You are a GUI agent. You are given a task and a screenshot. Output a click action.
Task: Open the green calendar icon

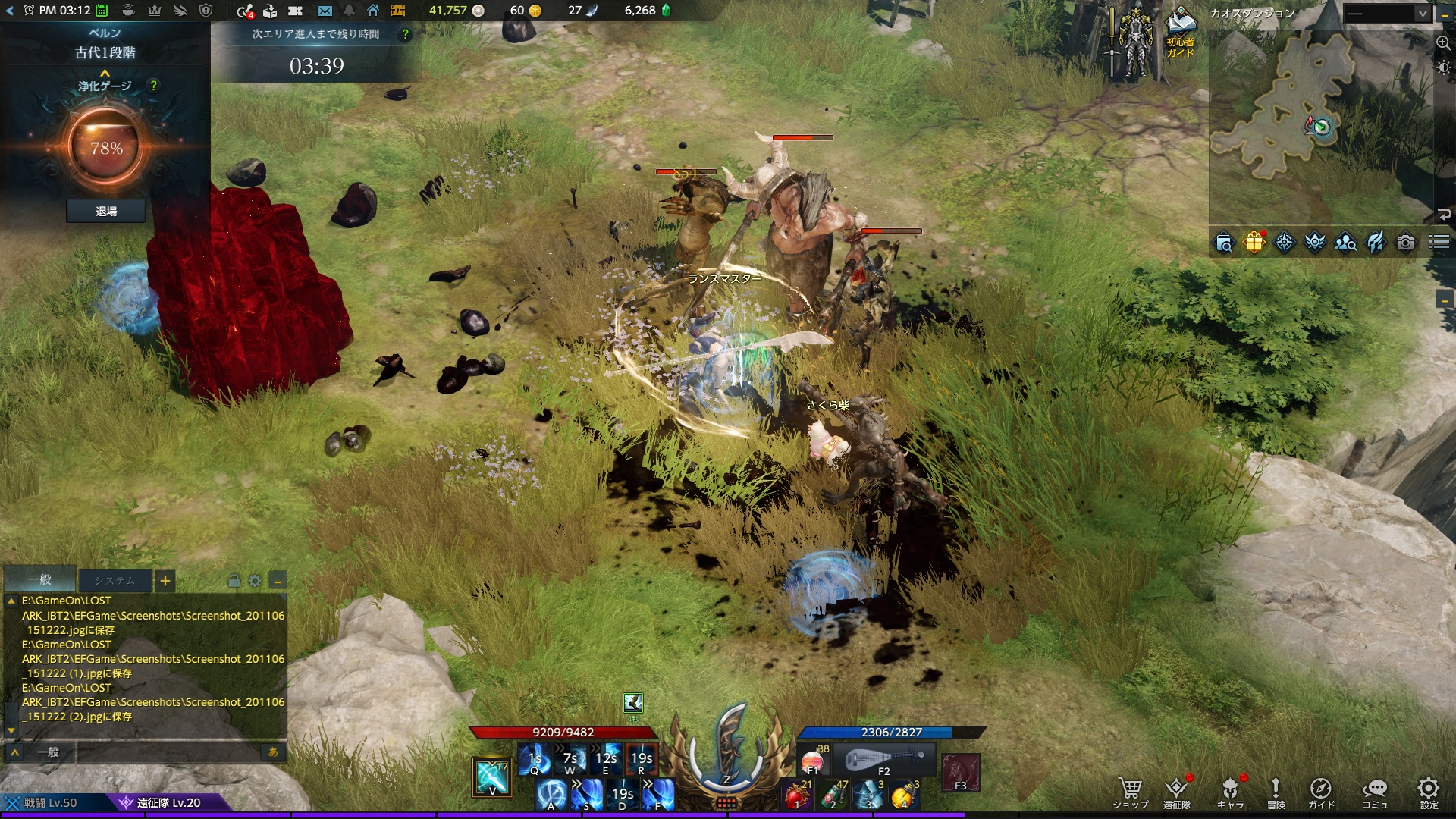tap(102, 11)
